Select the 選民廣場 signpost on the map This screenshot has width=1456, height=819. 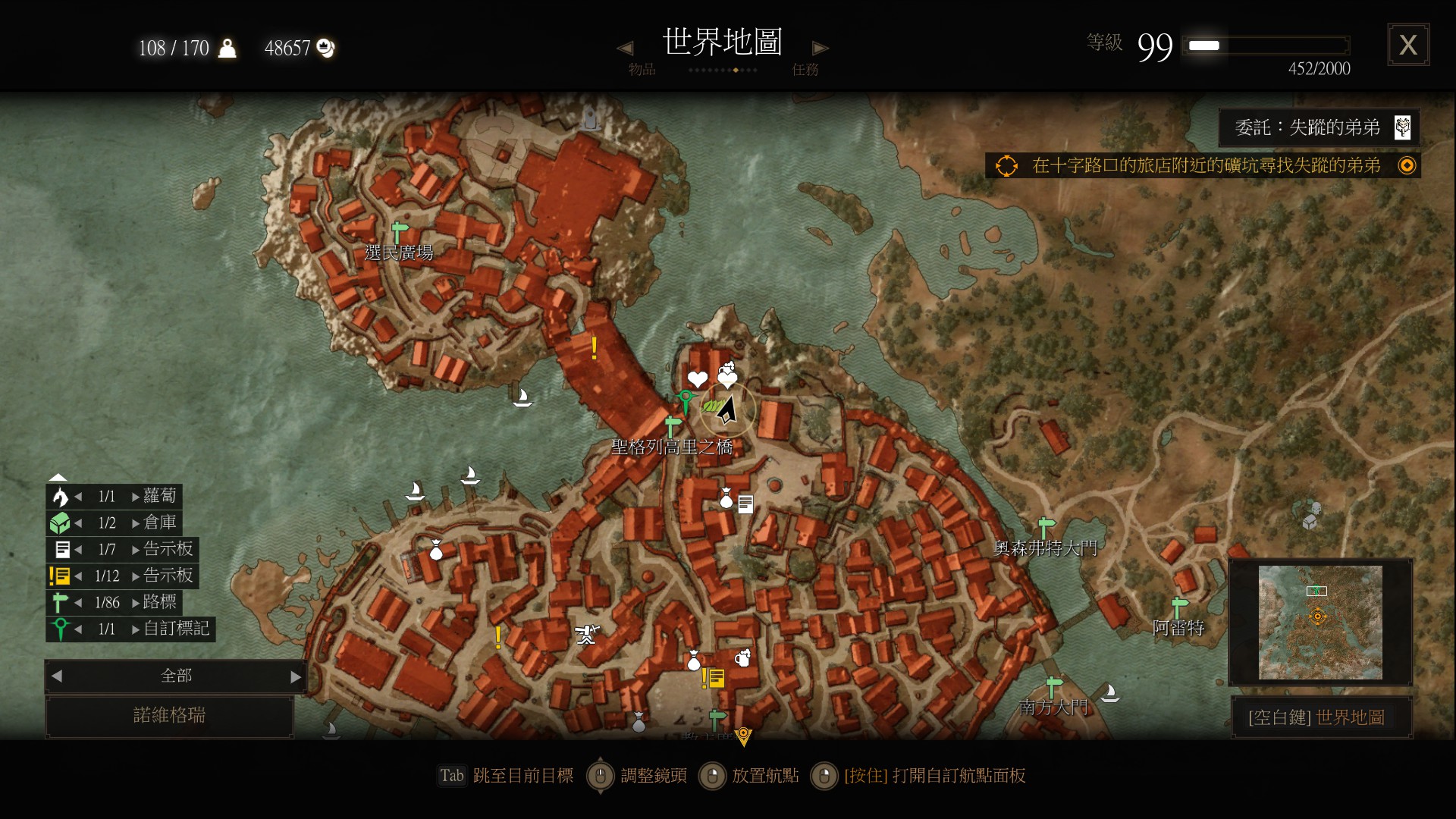(399, 231)
